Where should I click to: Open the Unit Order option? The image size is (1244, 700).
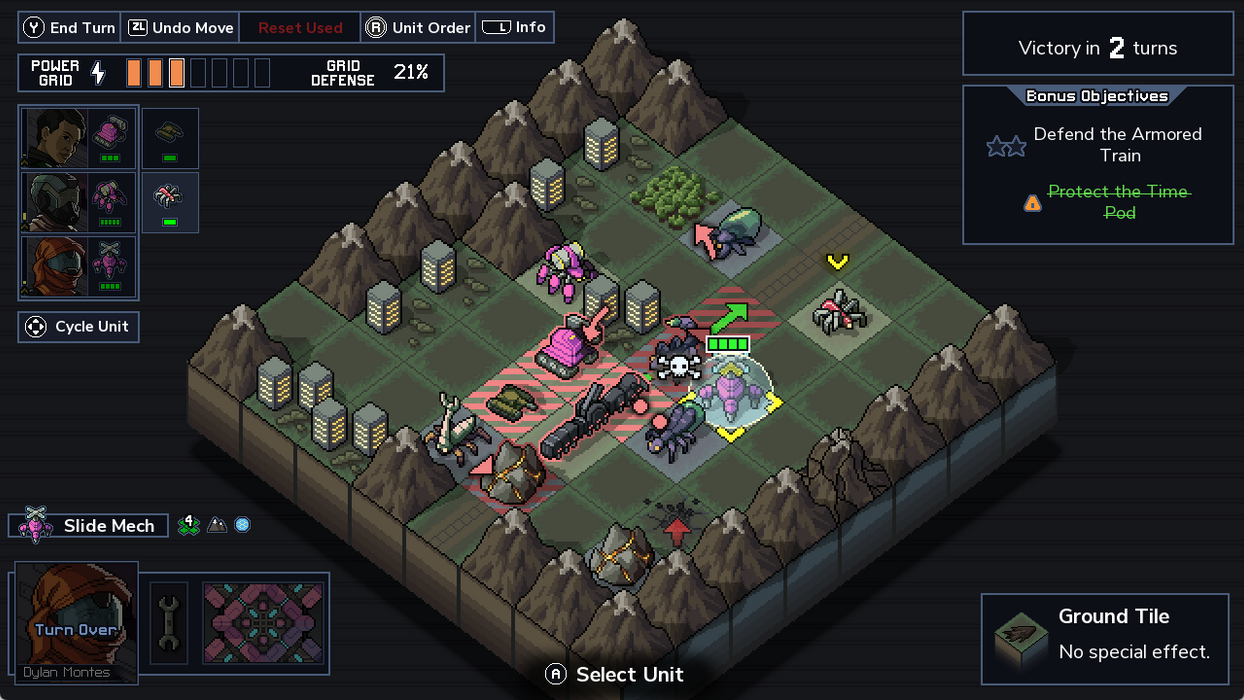coord(418,28)
